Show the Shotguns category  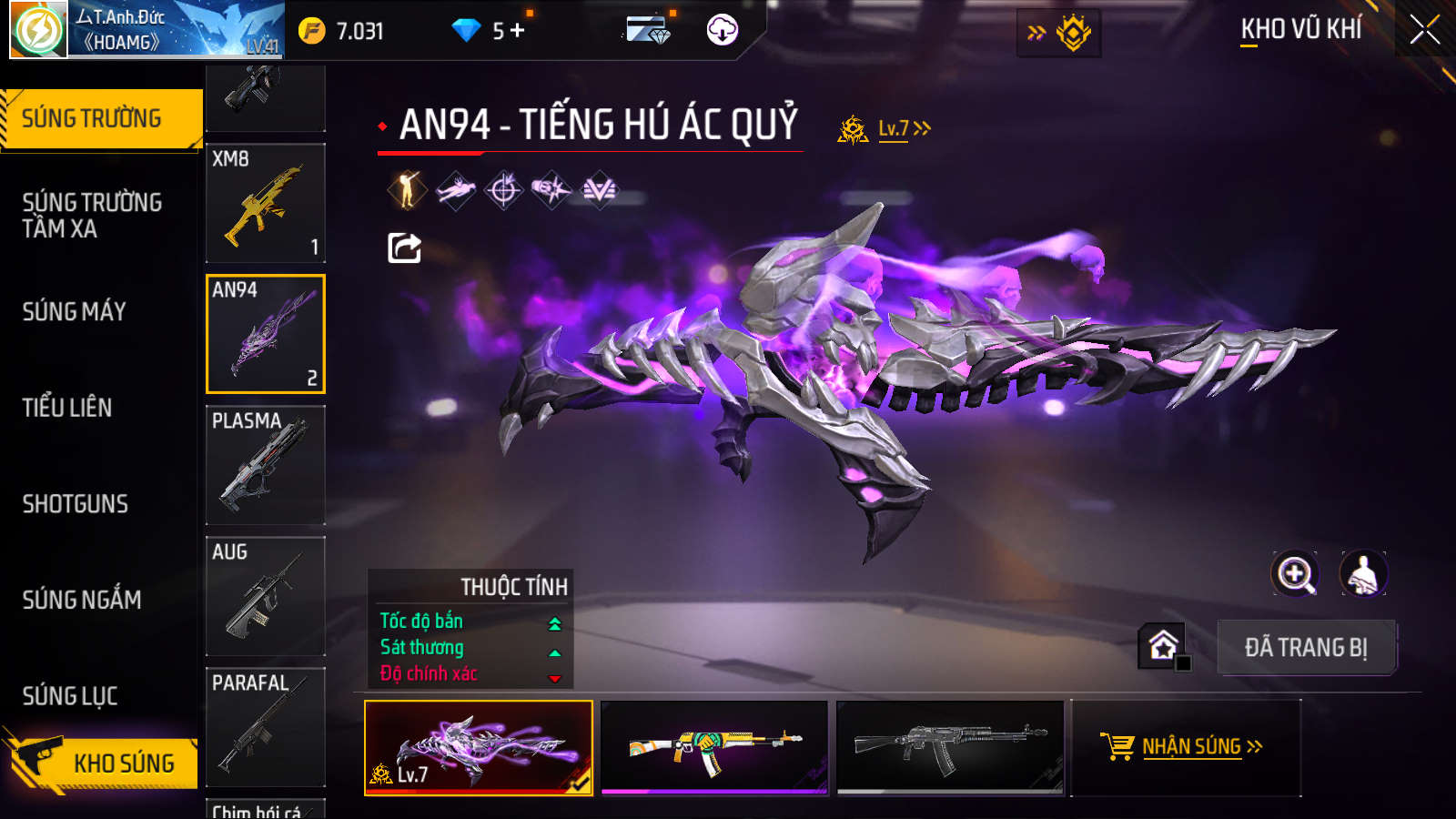coord(76,503)
